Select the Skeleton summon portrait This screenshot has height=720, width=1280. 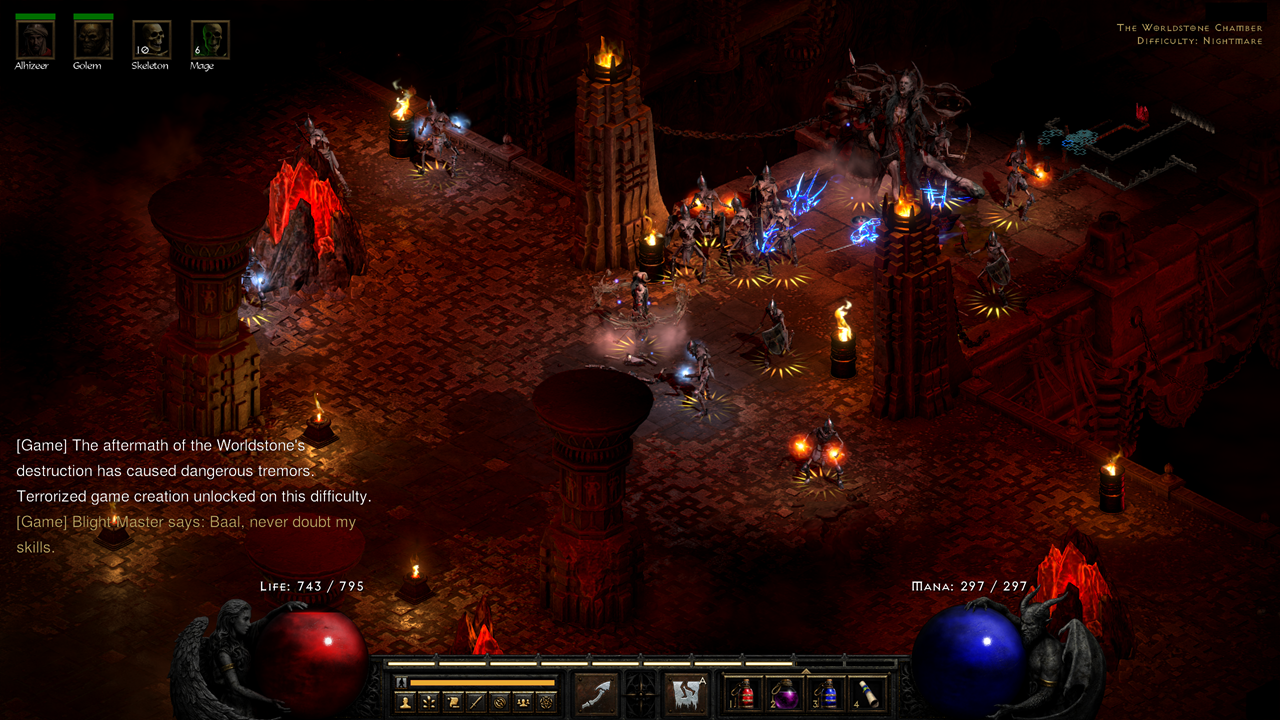(151, 37)
